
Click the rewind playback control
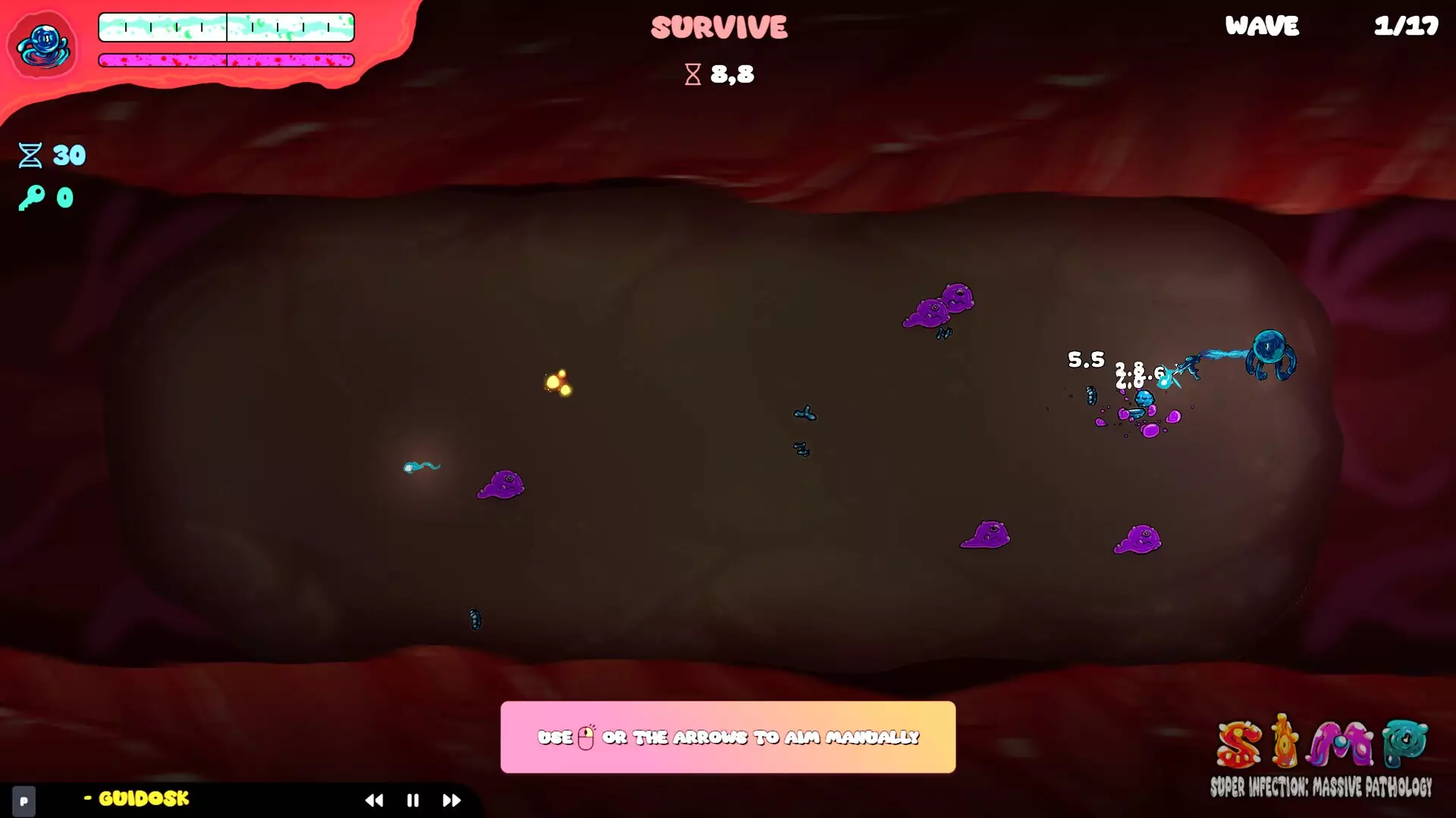pos(375,800)
